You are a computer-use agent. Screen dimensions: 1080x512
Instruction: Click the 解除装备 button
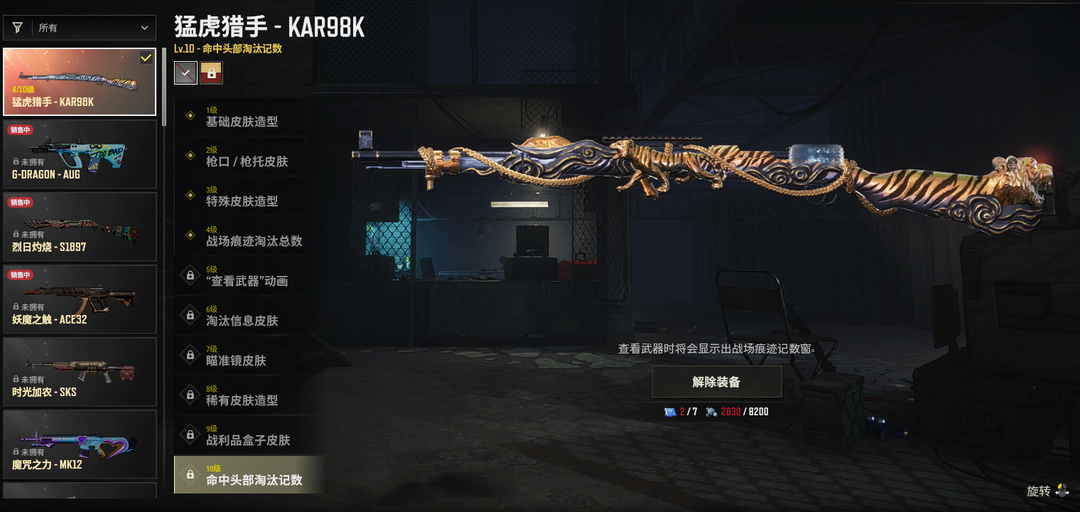click(717, 382)
